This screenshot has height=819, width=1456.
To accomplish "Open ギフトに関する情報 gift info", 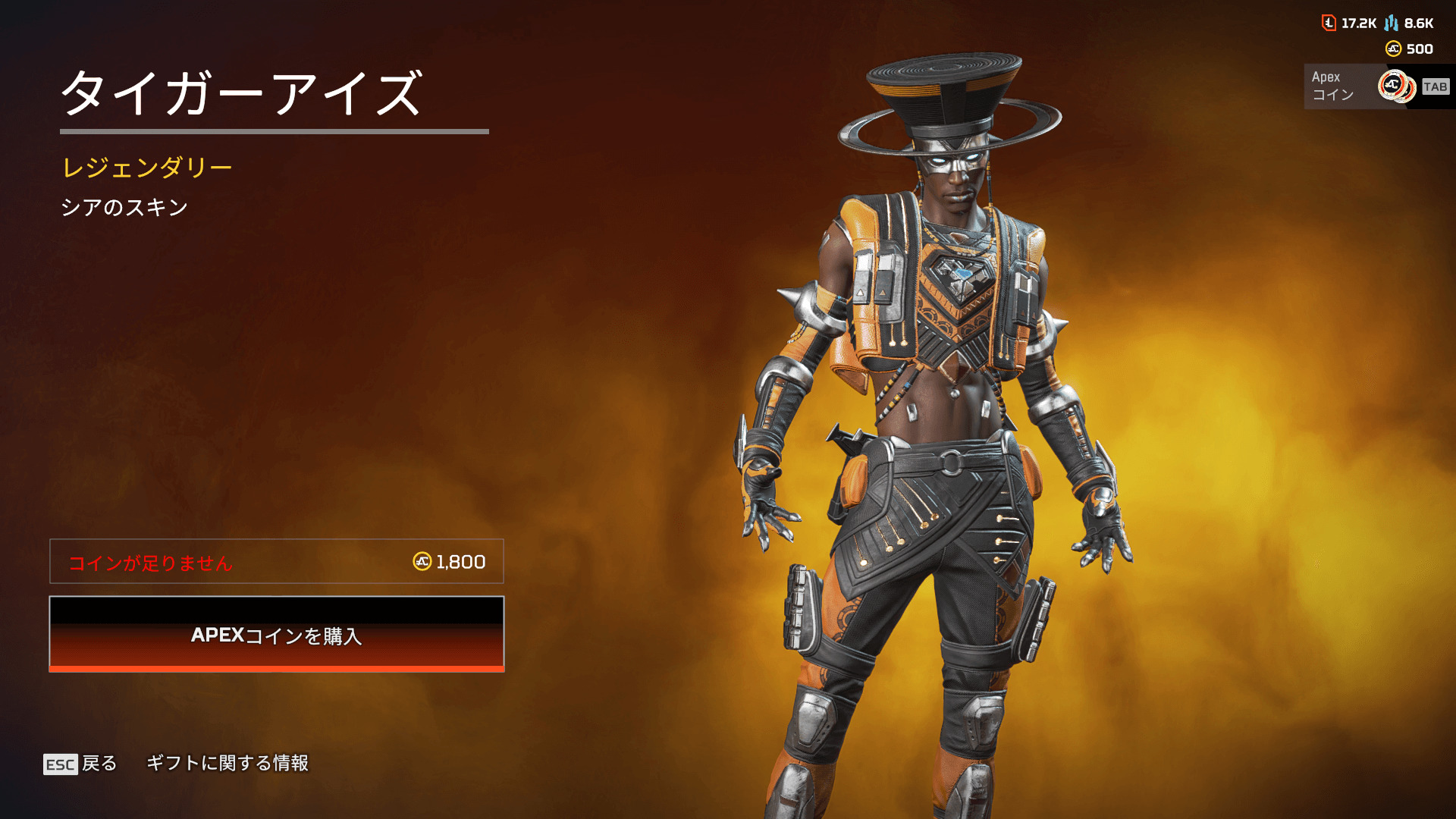I will pos(227,763).
